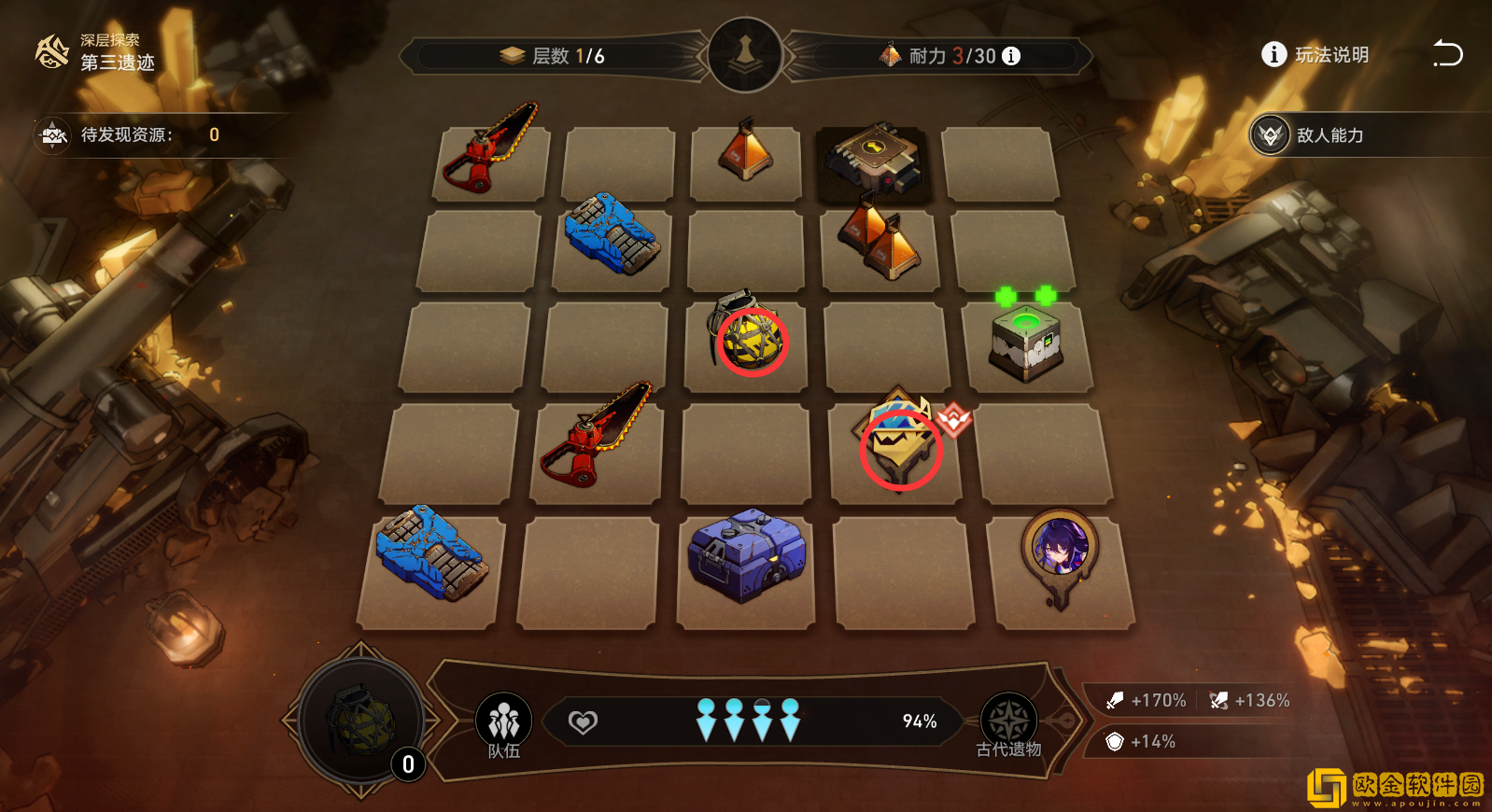This screenshot has height=812, width=1492.
Task: View the 敌人能力 enemy abilities
Action: [x=1308, y=135]
